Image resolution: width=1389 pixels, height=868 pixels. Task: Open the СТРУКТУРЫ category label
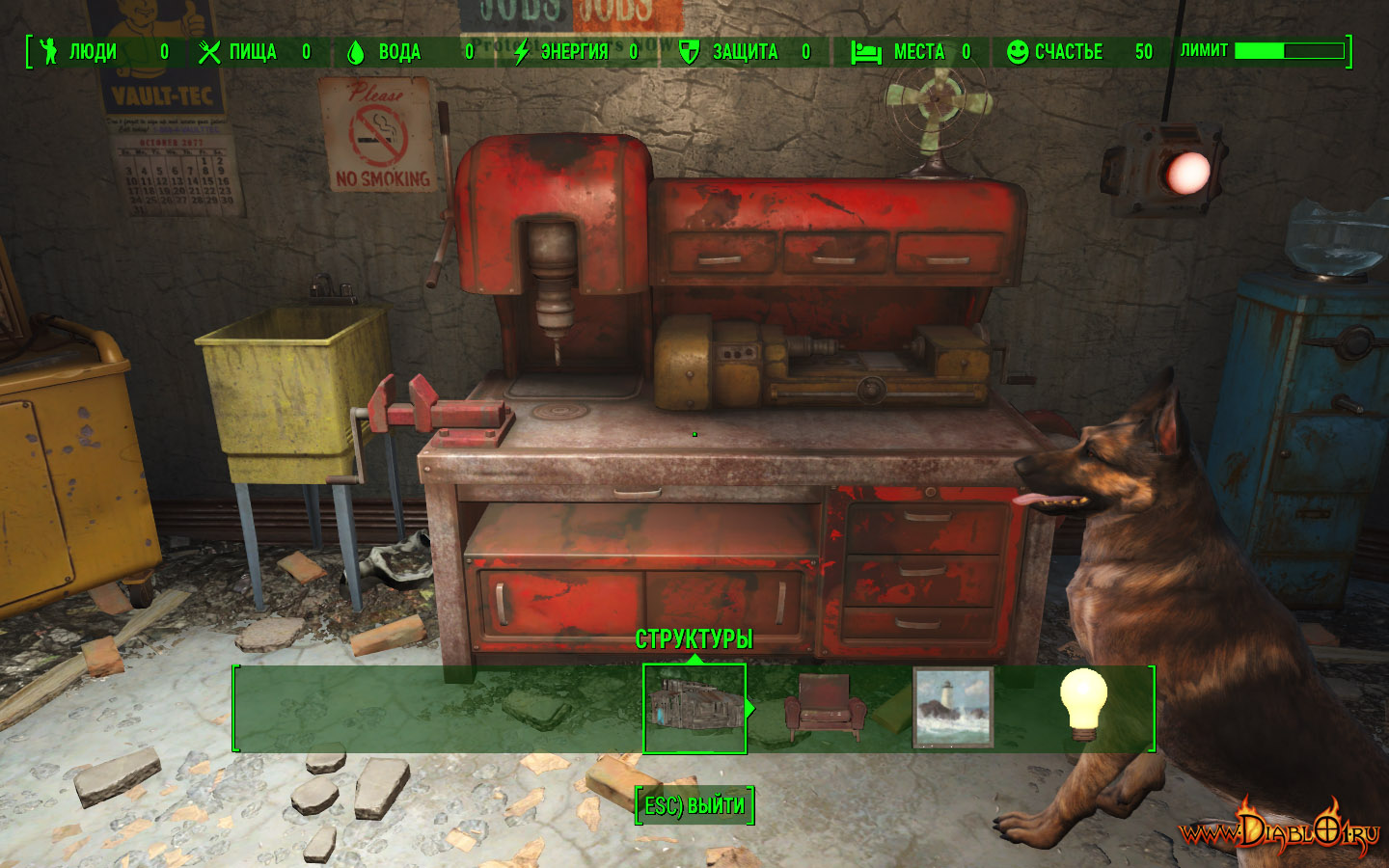(695, 637)
